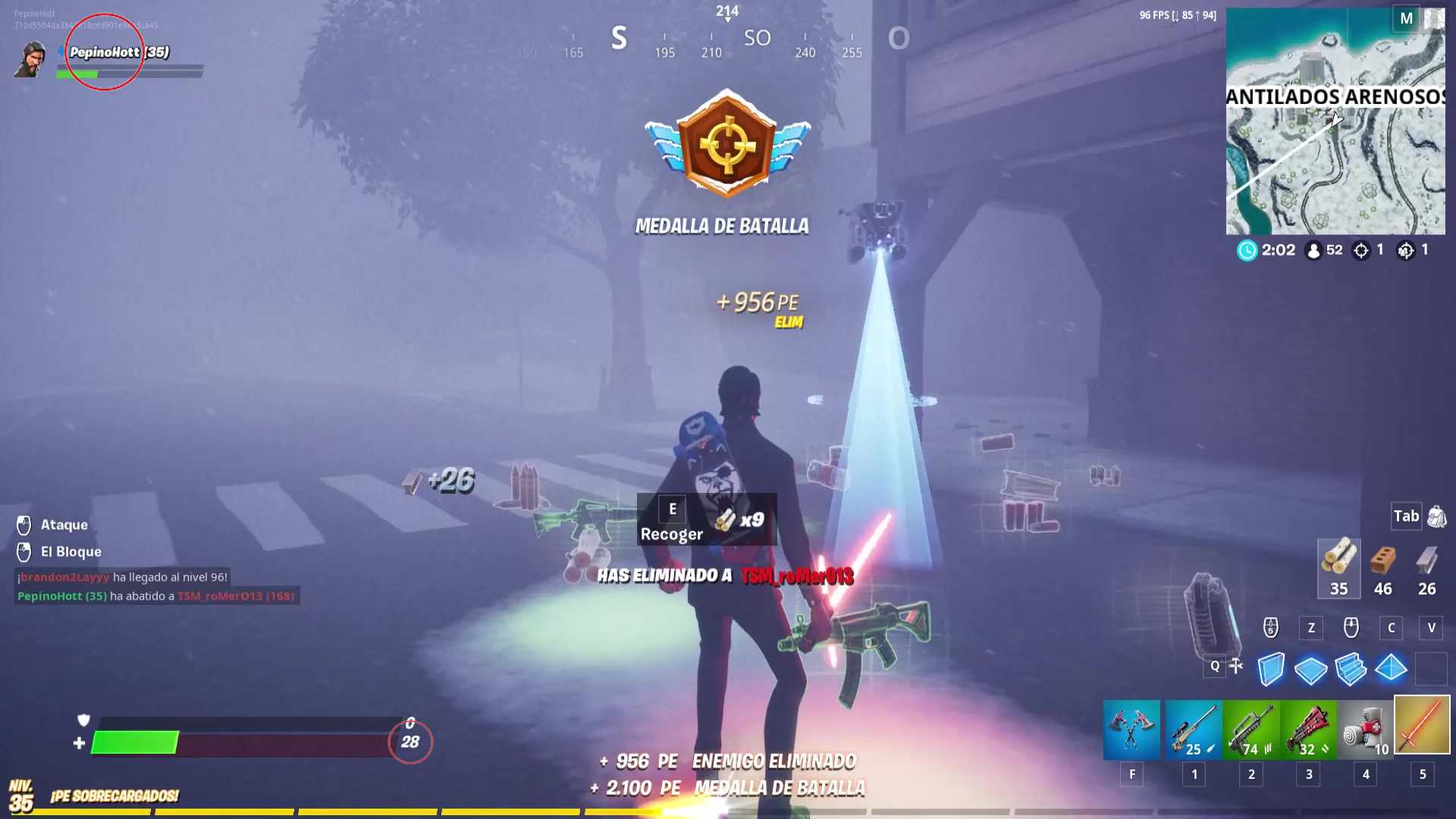Open the minimap
1456x819 pixels.
point(1335,121)
